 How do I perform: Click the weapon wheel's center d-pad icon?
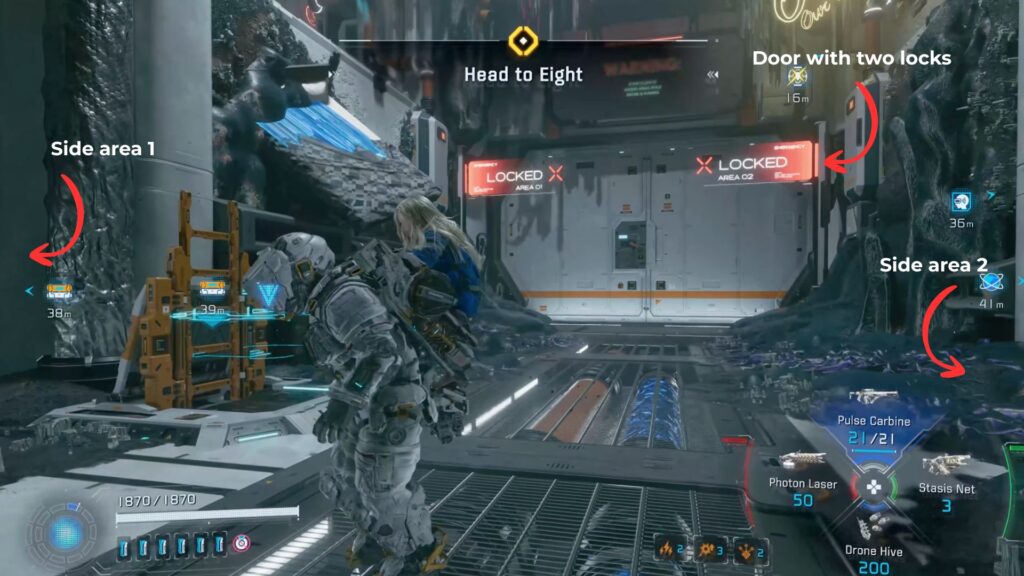(874, 487)
